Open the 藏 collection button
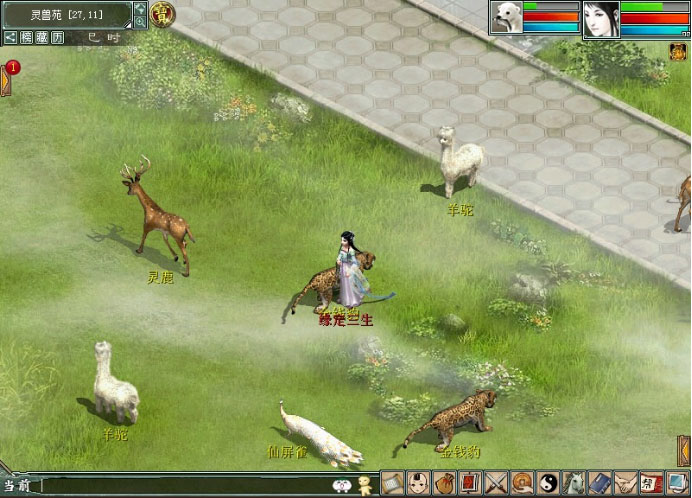692x498 pixels. pos(40,36)
